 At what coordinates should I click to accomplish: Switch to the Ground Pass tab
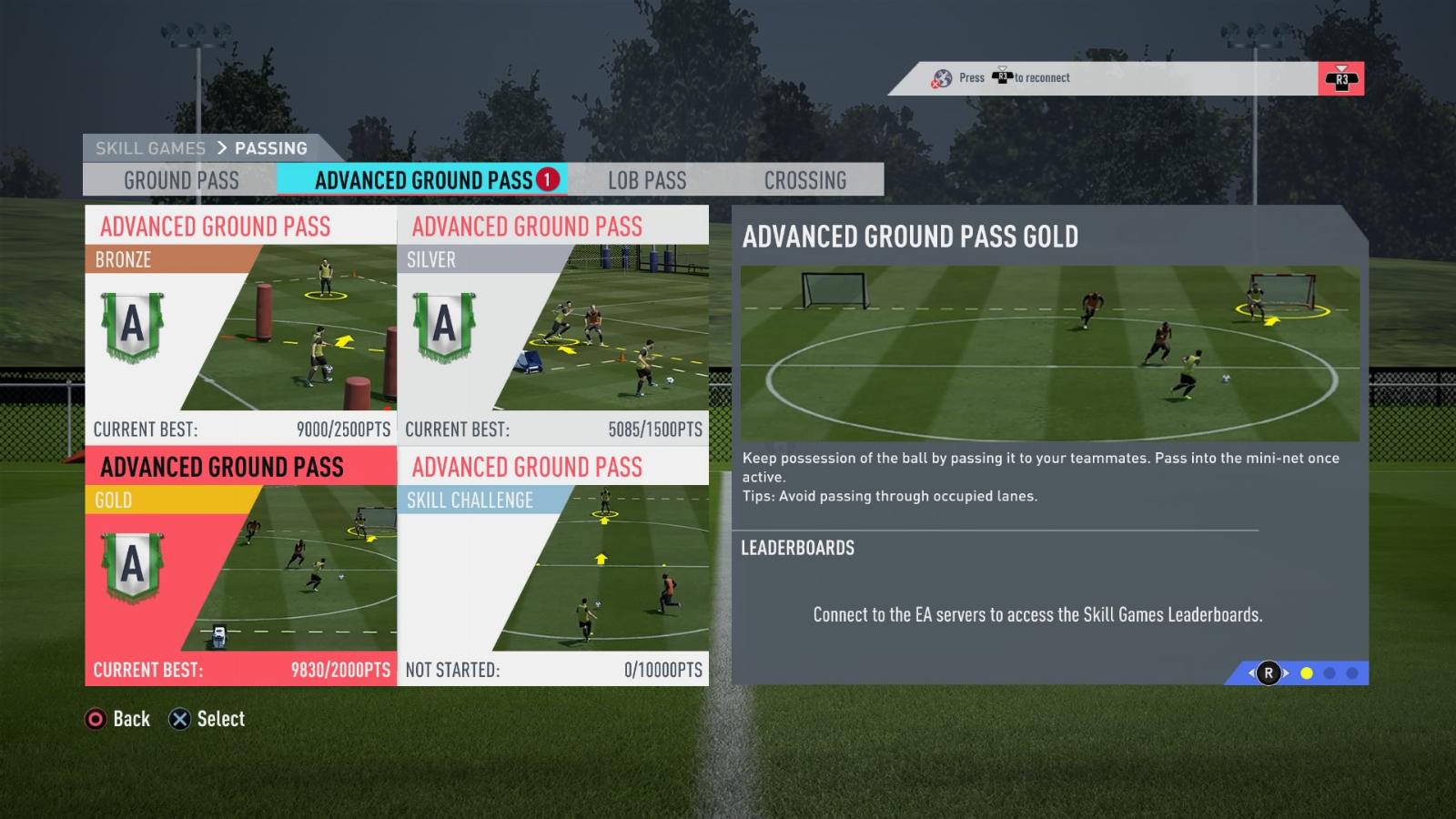click(181, 180)
